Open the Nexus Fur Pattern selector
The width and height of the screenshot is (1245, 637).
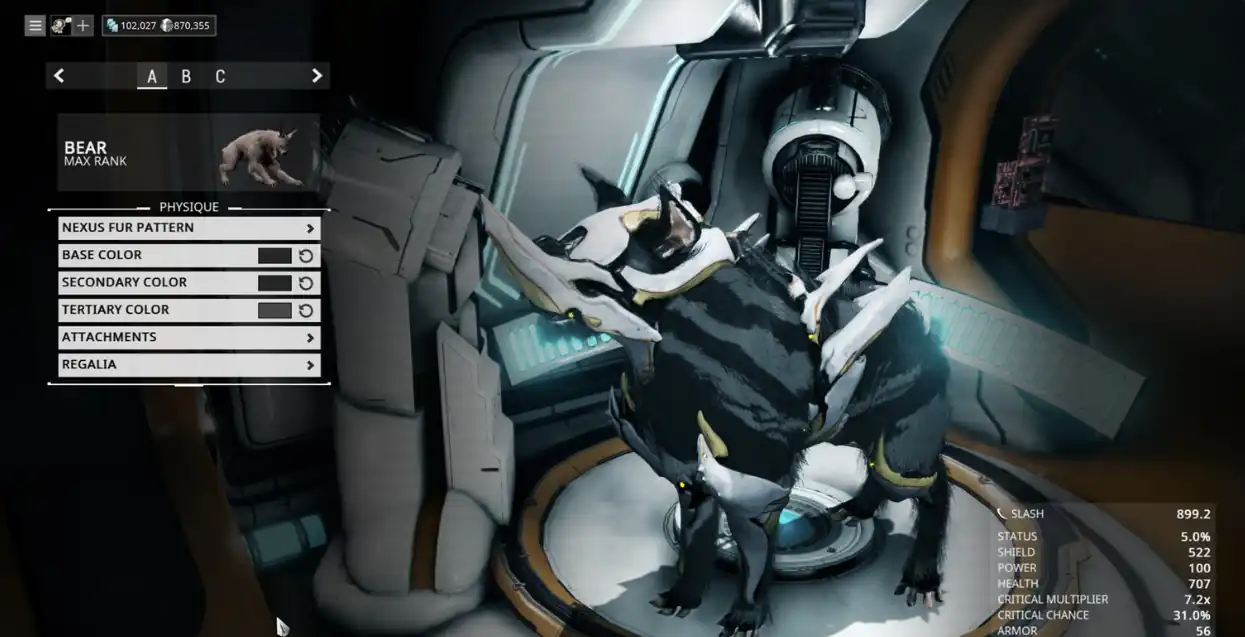pos(189,228)
